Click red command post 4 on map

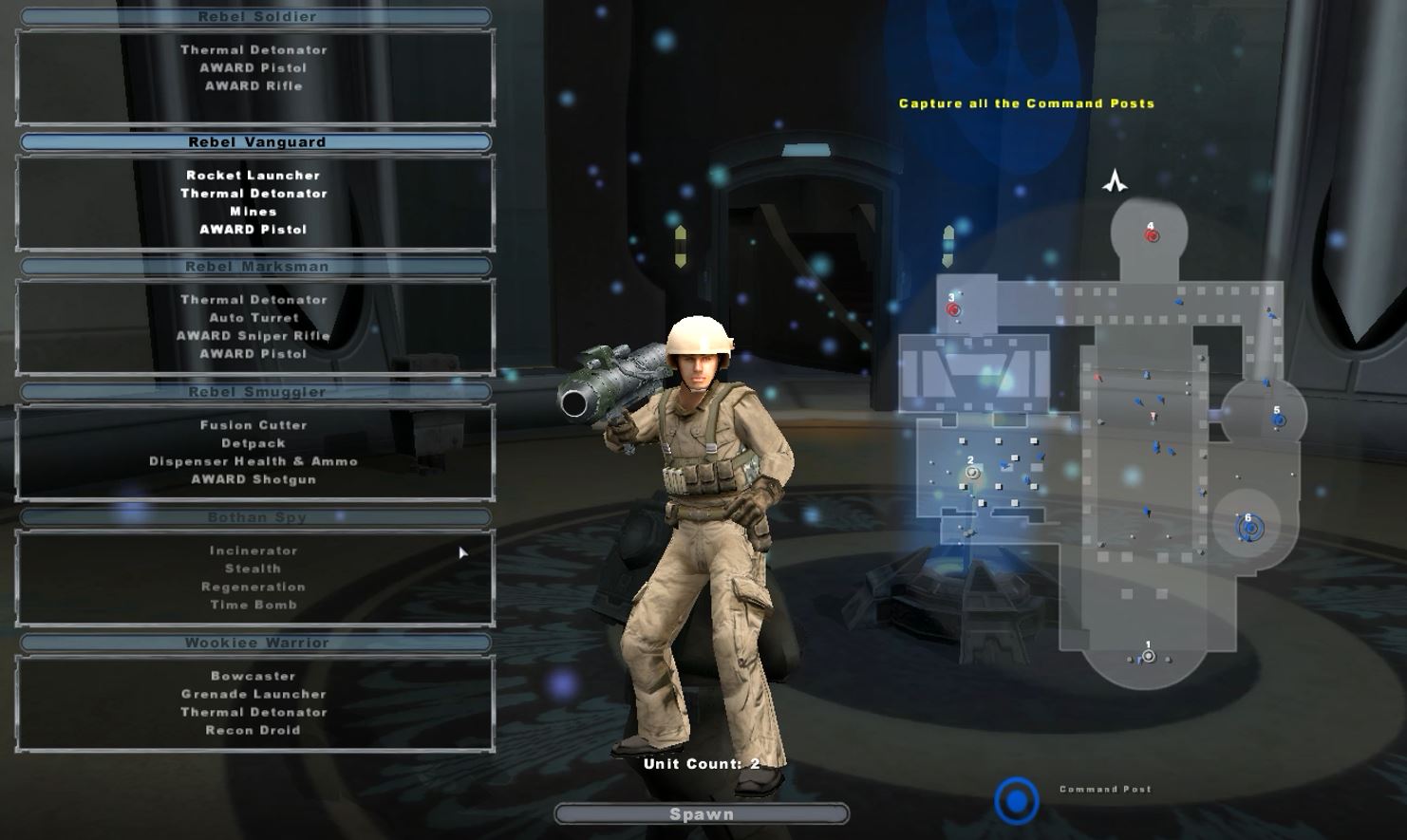pyautogui.click(x=1152, y=235)
